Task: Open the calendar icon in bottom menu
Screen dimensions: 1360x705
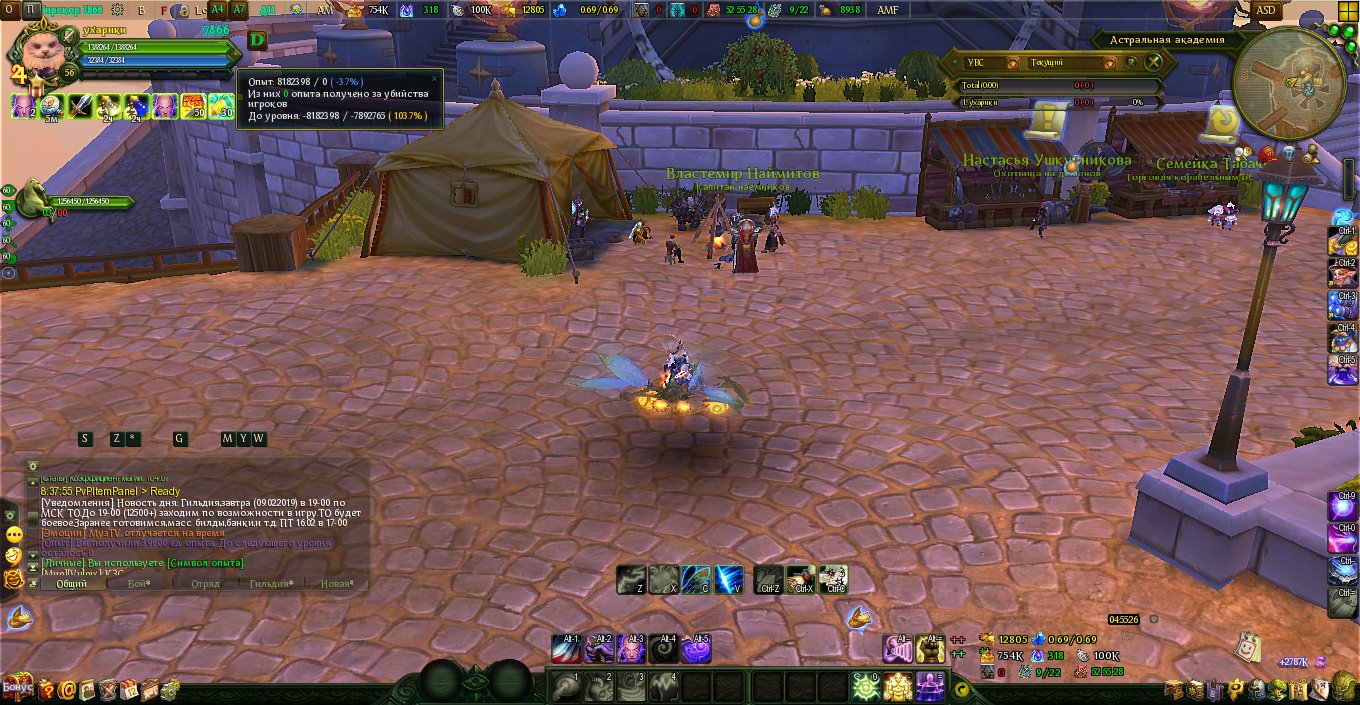Action: (x=129, y=689)
